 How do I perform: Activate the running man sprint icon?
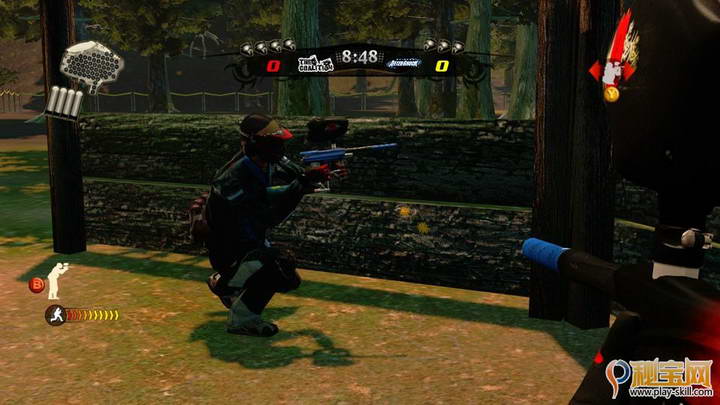(55, 315)
